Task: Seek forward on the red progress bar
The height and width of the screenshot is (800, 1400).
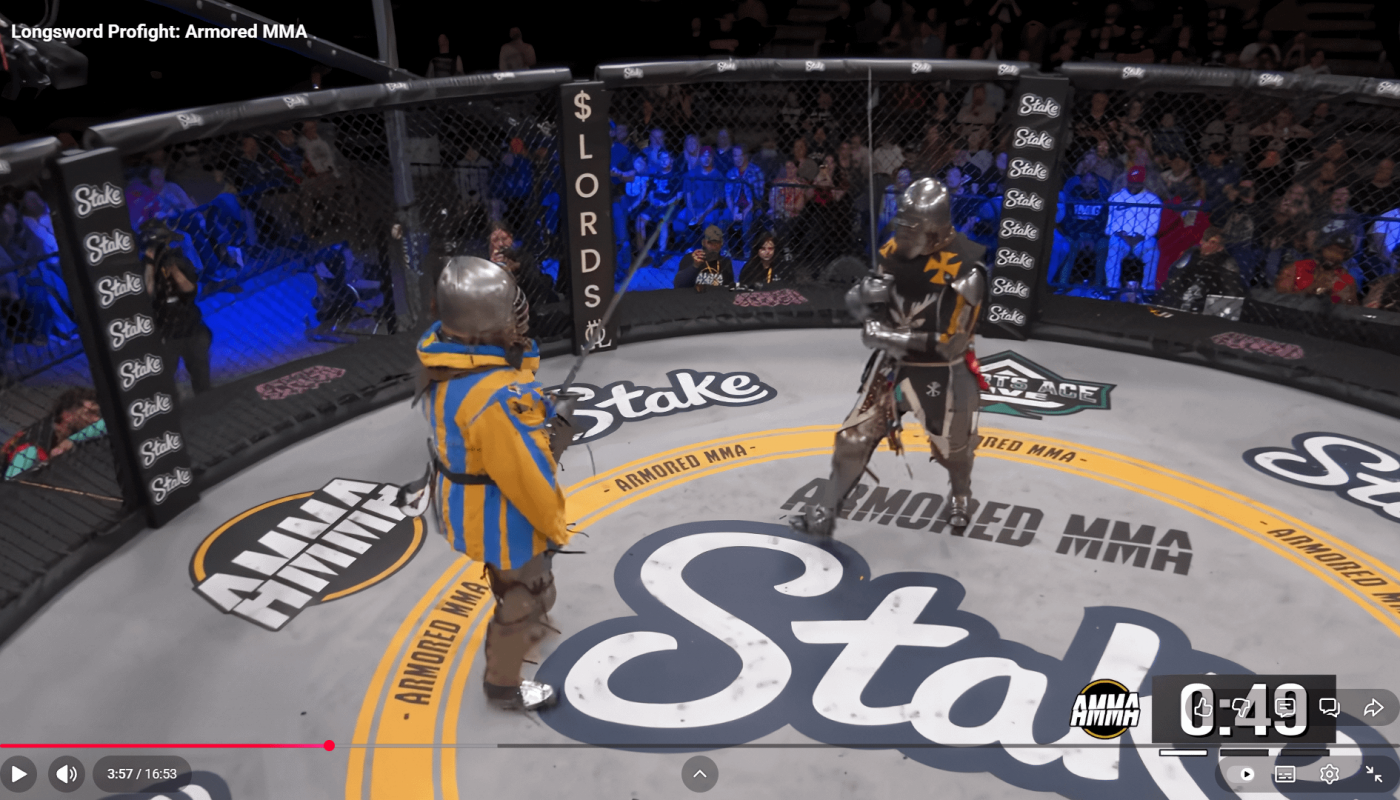Action: (700, 745)
